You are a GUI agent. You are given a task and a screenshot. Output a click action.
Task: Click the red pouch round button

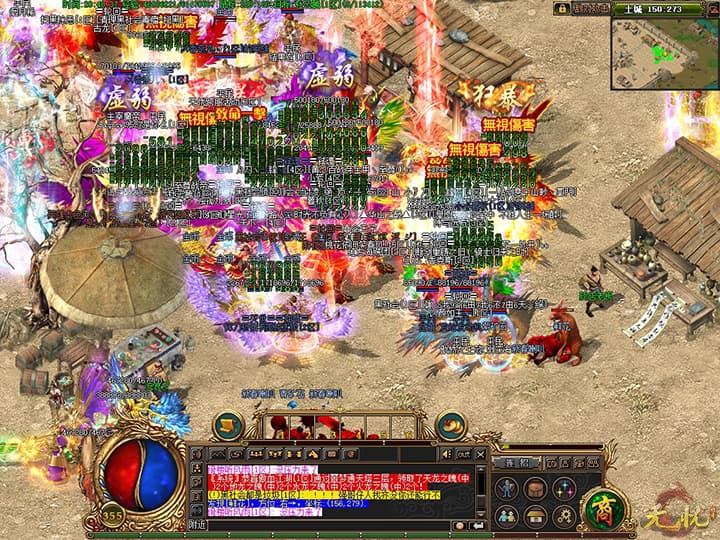pyautogui.click(x=451, y=426)
